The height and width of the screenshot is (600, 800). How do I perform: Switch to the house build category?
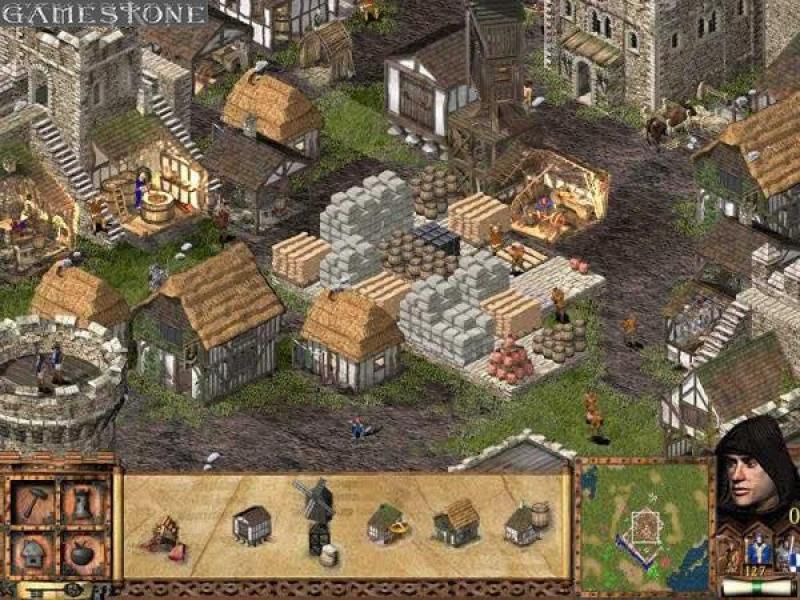click(x=33, y=550)
